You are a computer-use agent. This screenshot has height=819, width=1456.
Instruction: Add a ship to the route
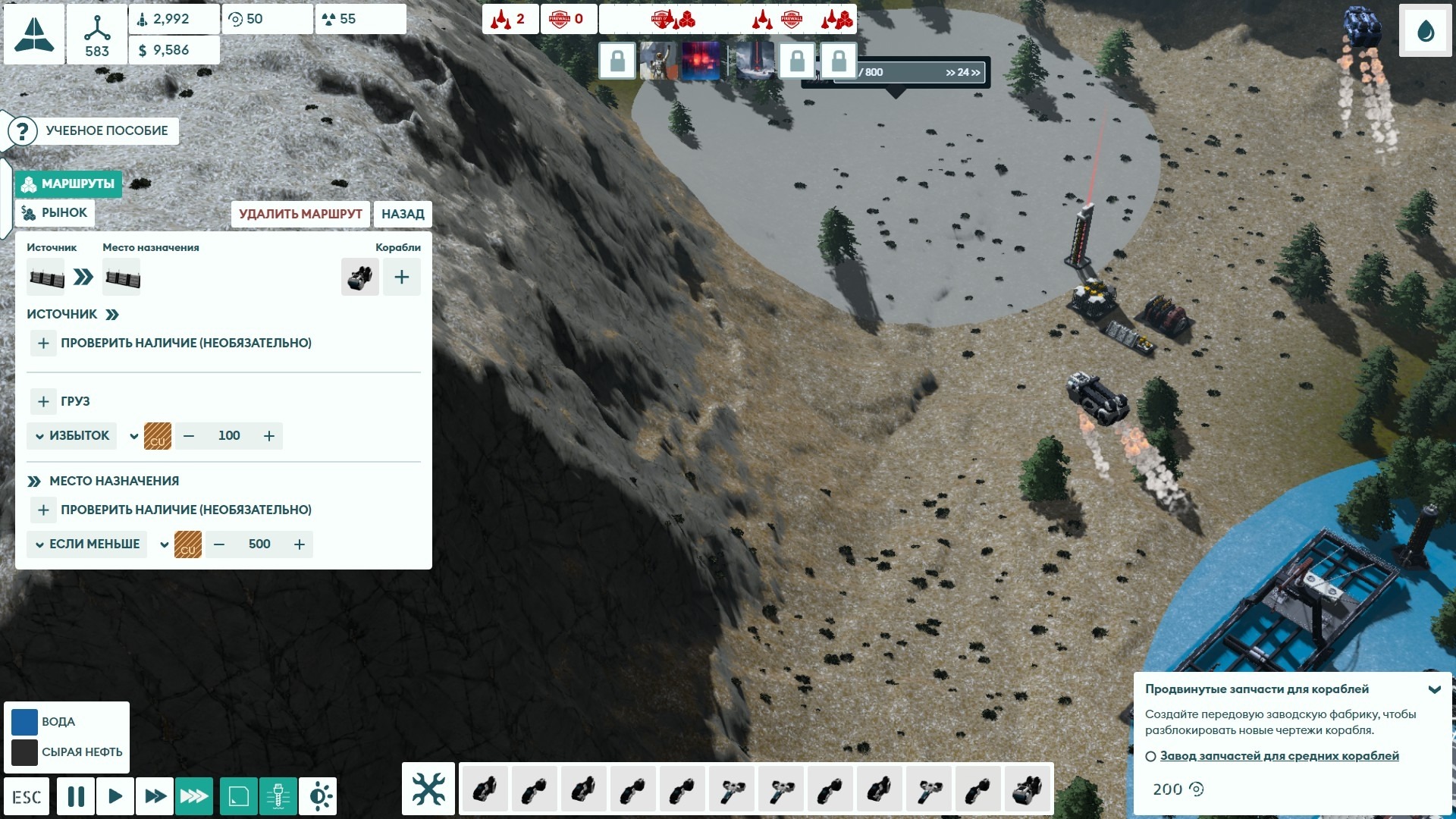coord(401,277)
